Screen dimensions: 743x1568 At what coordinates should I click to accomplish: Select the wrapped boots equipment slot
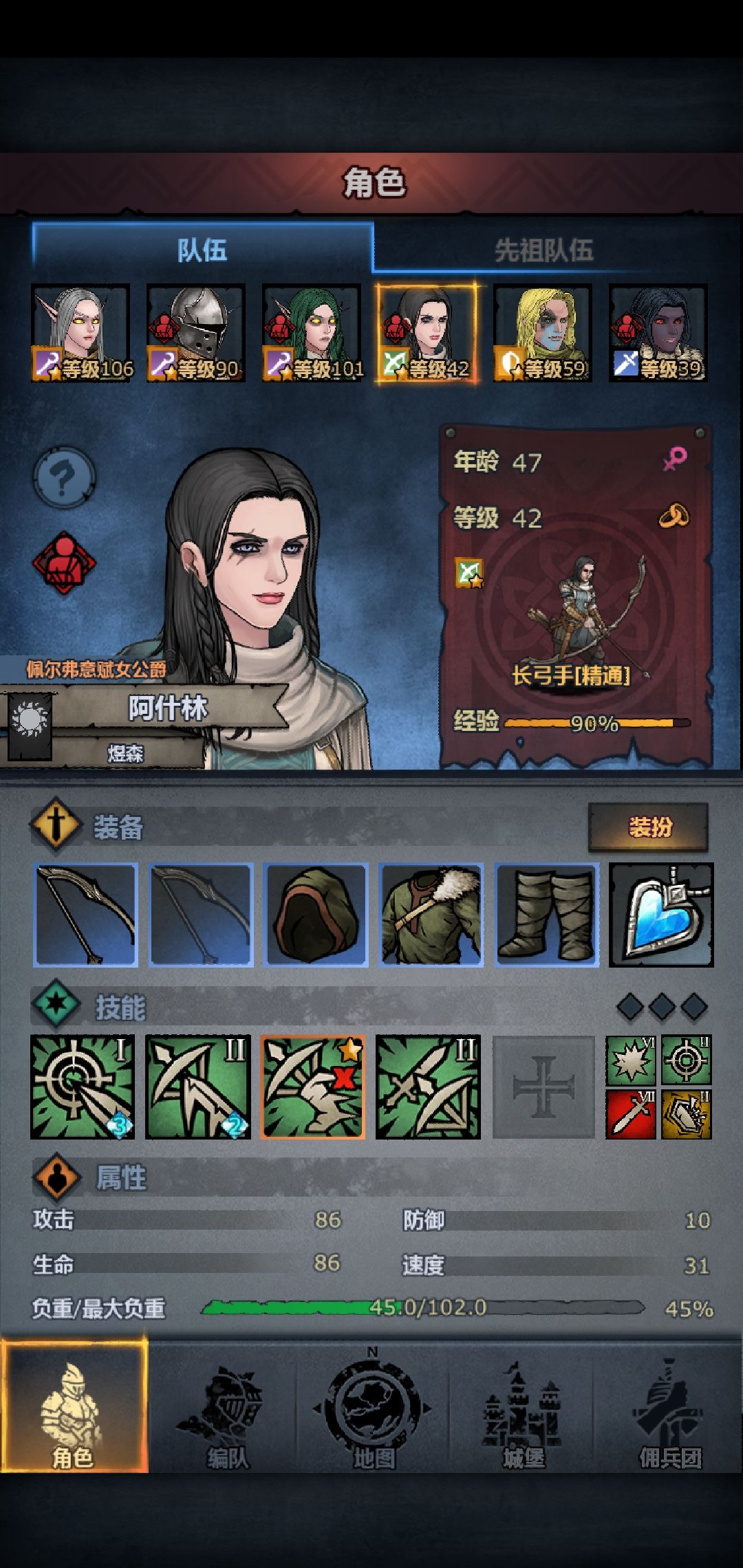pos(547,915)
